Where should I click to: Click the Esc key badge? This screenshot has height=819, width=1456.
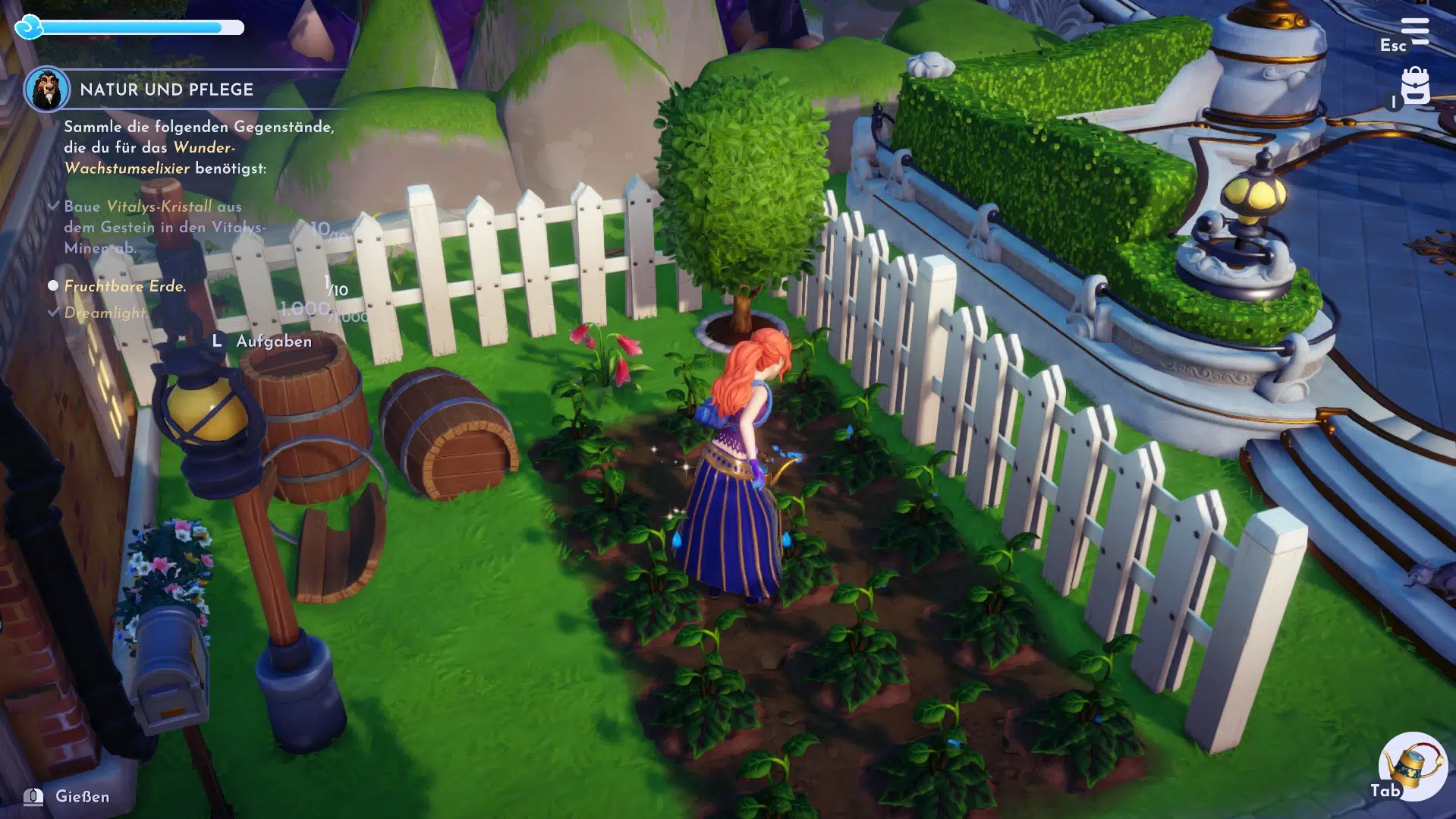(1393, 46)
